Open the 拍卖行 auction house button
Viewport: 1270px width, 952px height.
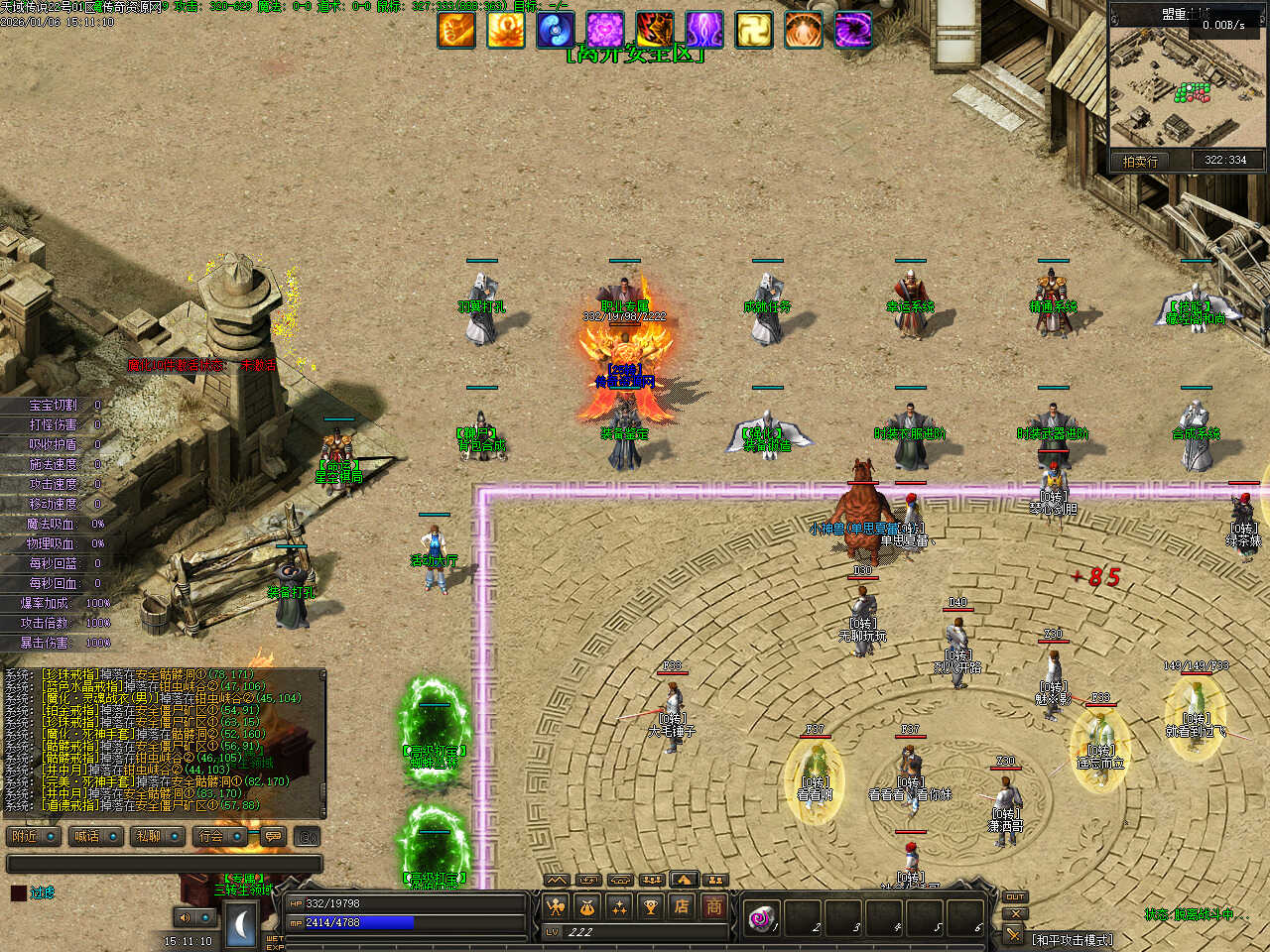click(1141, 161)
